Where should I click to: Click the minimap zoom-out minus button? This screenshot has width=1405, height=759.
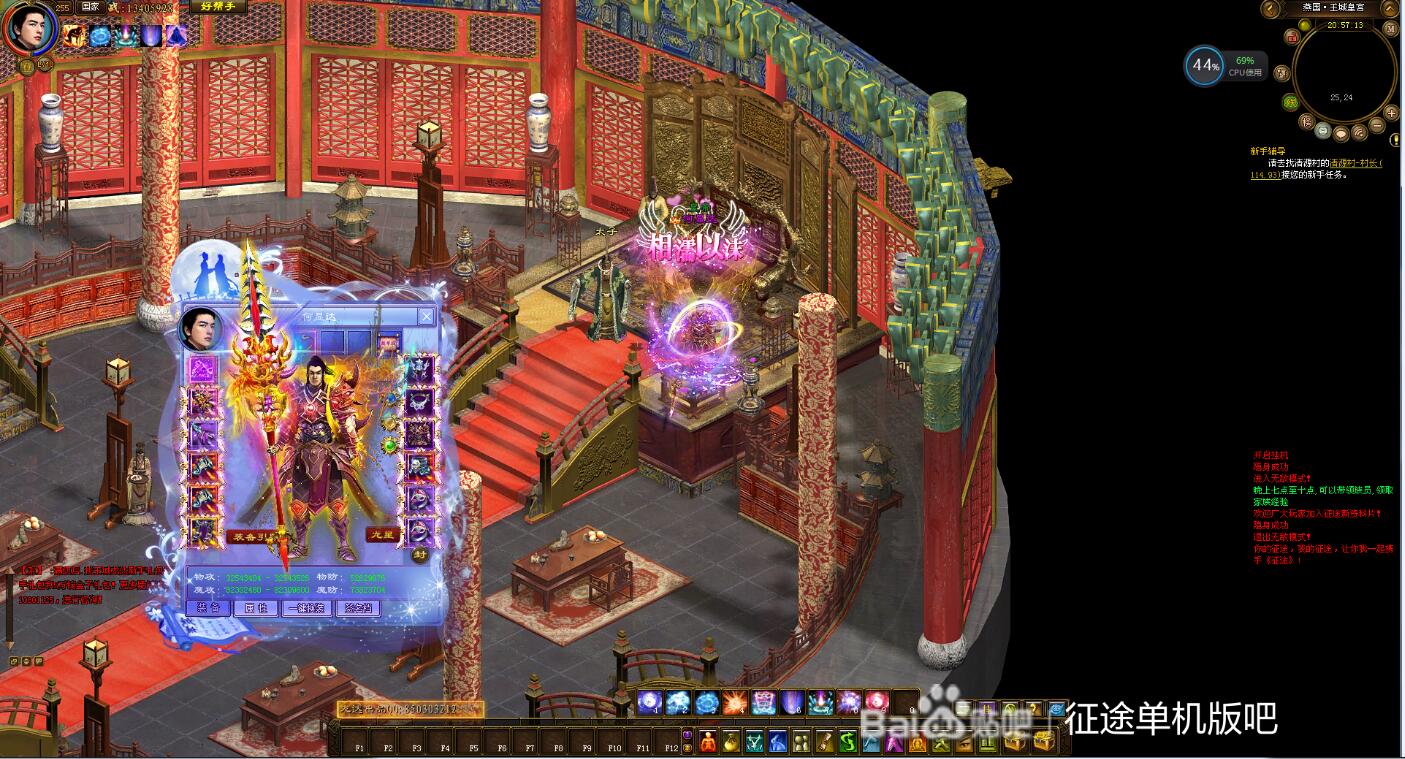pyautogui.click(x=1377, y=126)
